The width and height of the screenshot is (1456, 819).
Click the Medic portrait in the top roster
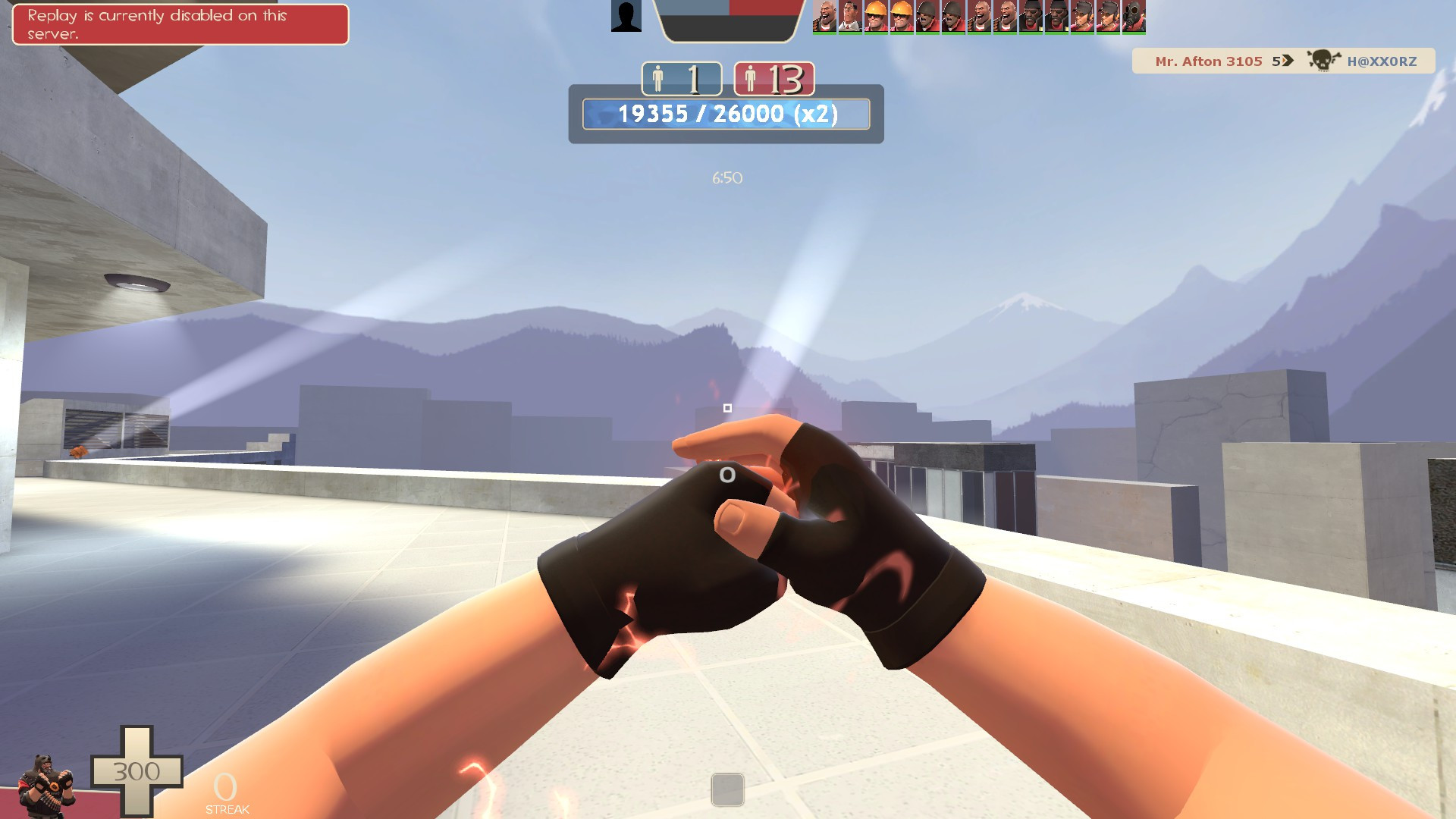(x=851, y=17)
